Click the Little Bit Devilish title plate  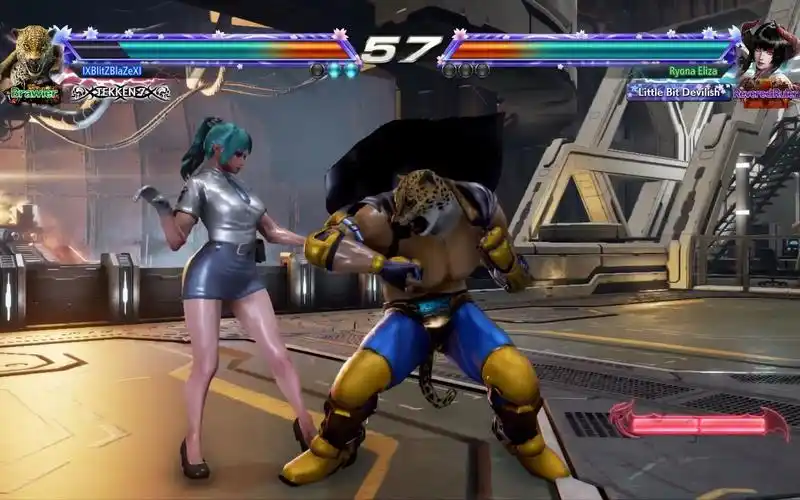[x=679, y=91]
